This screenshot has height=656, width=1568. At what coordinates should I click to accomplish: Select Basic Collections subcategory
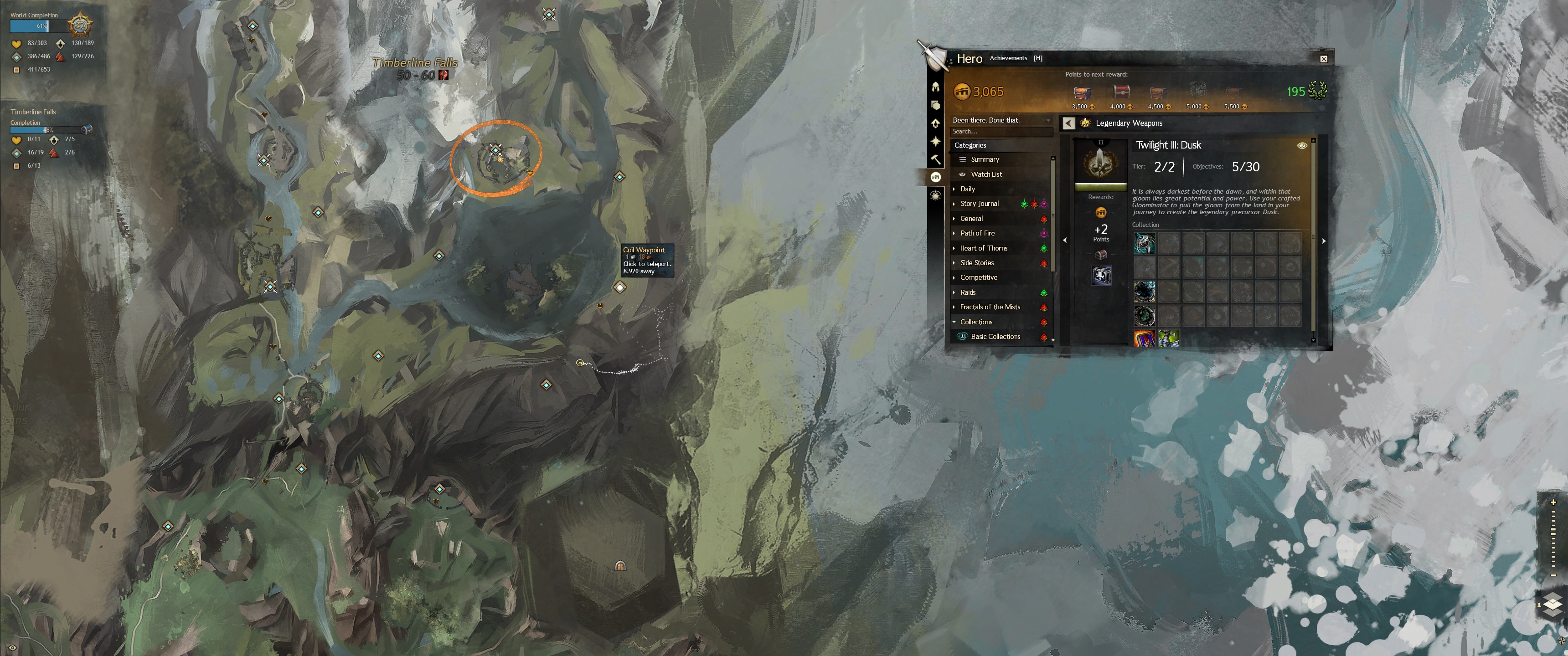(x=995, y=337)
